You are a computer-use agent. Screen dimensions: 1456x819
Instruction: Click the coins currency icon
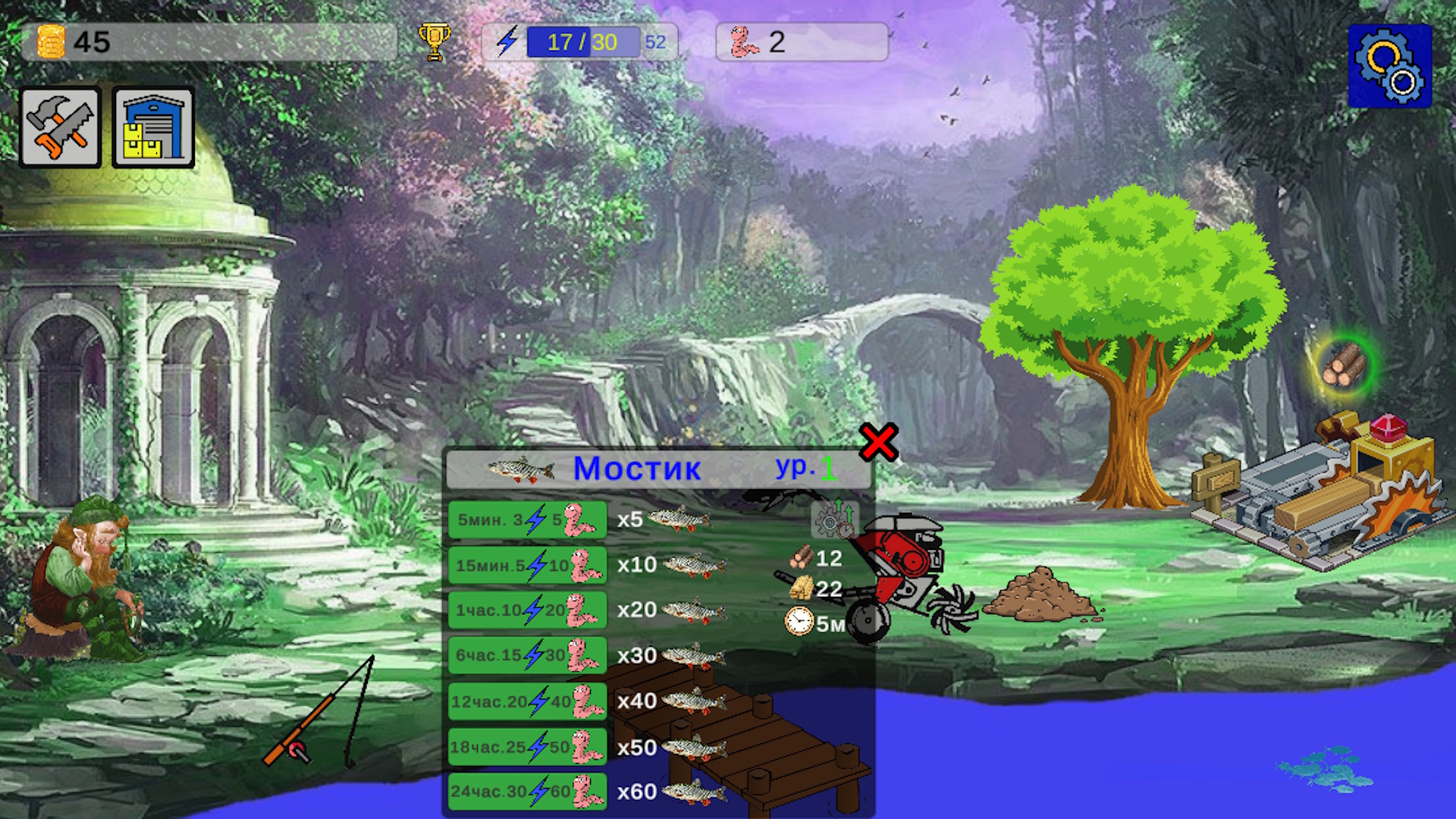(x=52, y=42)
